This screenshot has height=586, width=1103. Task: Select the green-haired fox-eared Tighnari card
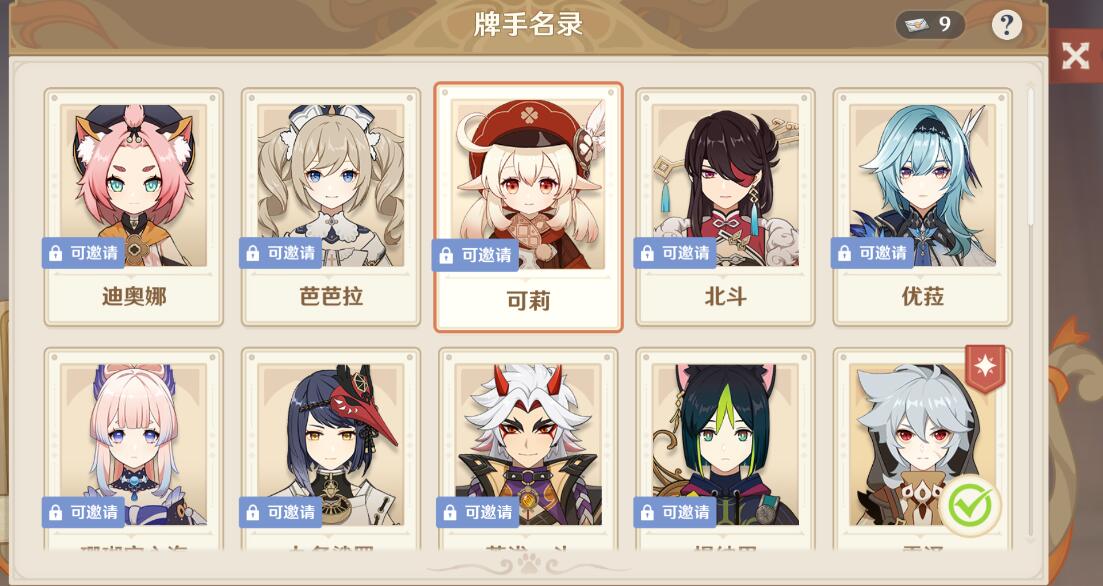coord(725,450)
